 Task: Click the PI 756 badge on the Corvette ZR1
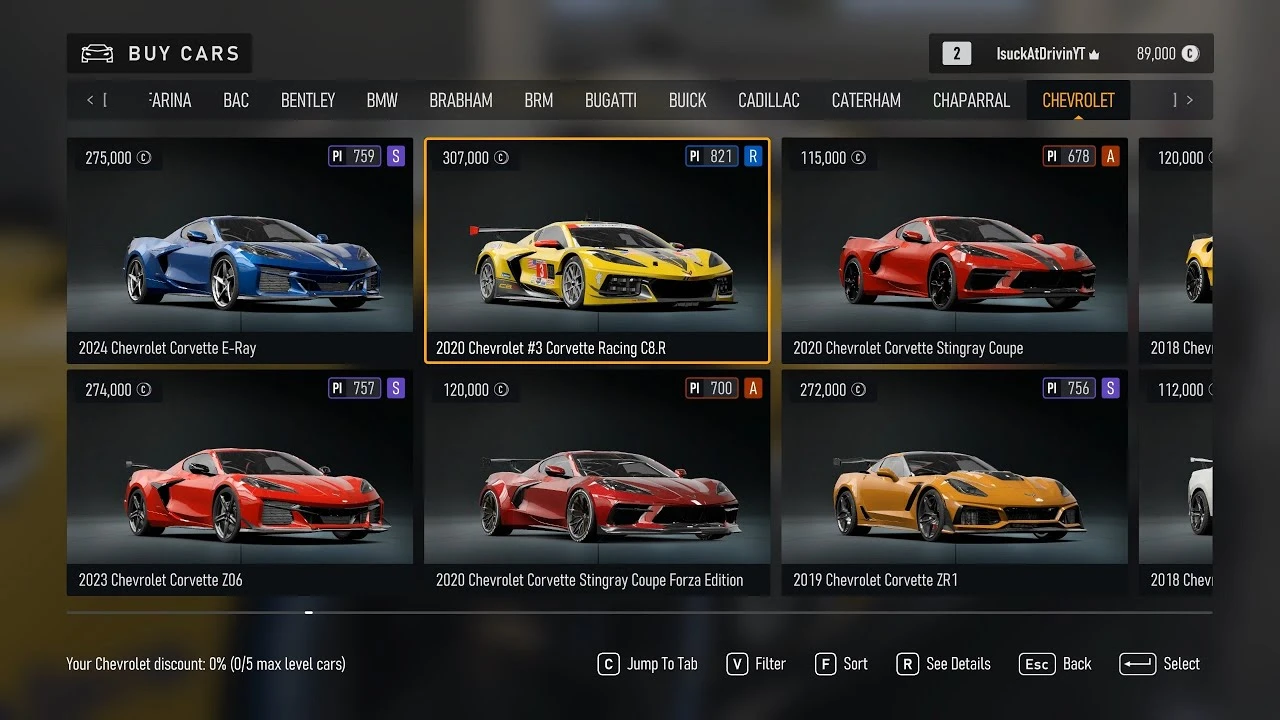(x=1067, y=388)
